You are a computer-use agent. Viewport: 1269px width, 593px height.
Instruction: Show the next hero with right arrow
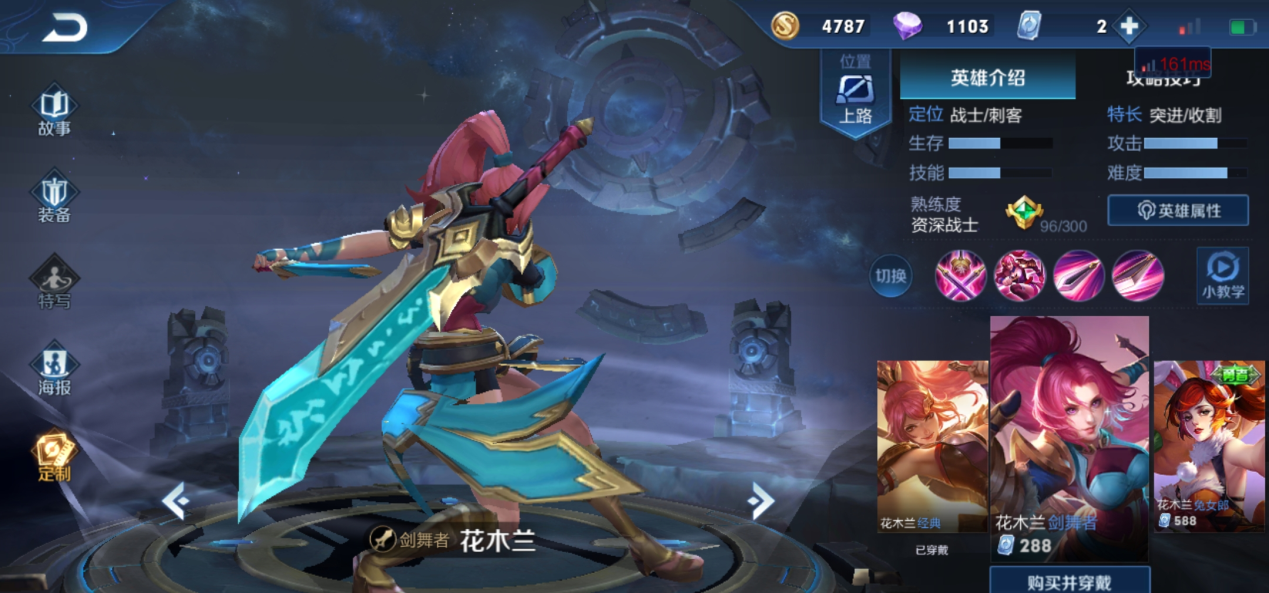(x=761, y=501)
